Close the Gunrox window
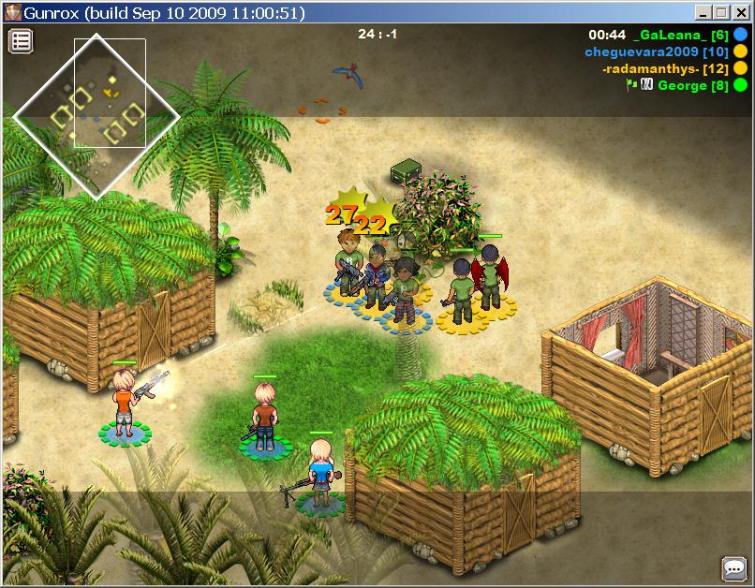Screen dimensions: 755x588 741,13
